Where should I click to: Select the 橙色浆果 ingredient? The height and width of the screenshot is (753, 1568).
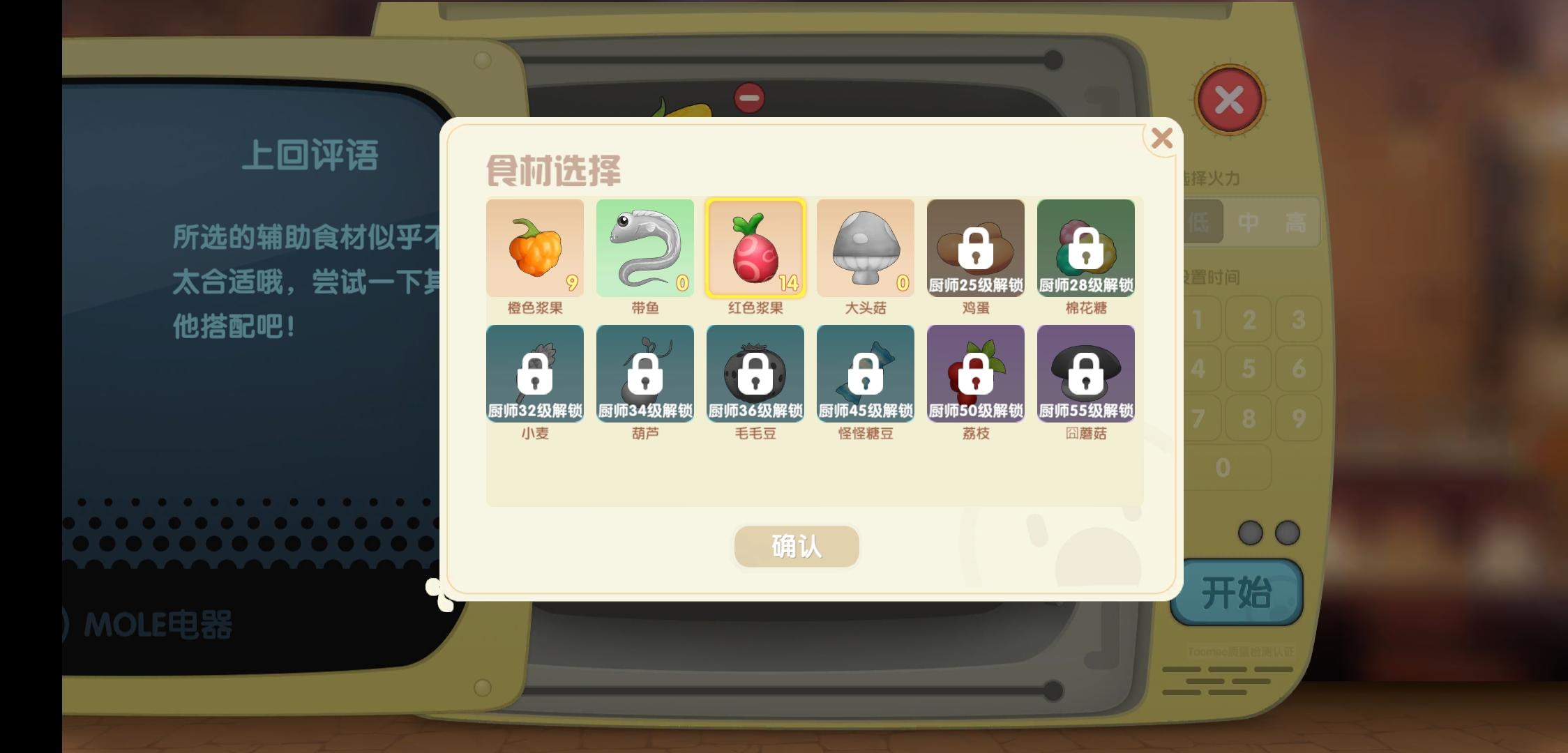535,248
